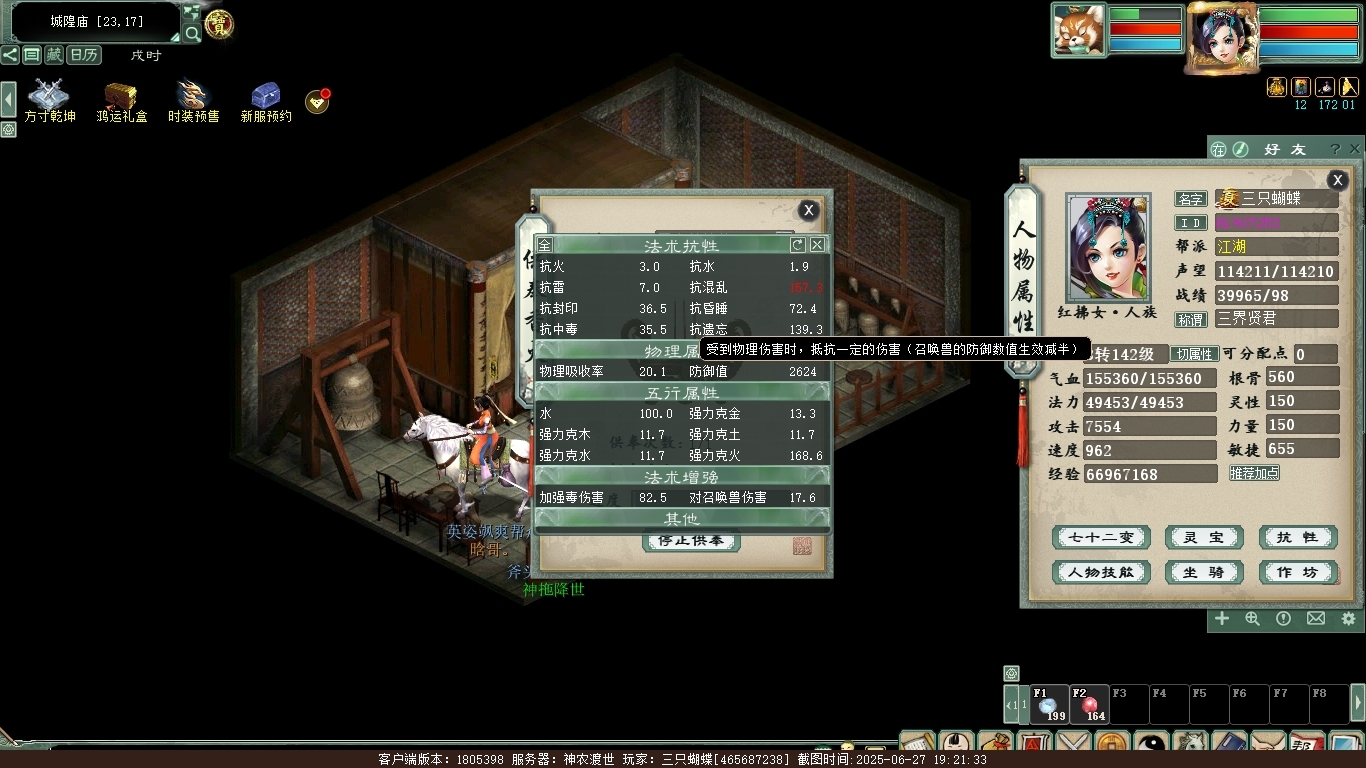This screenshot has height=768, width=1366.
Task: Open the 坐骑 mount panel
Action: (x=1204, y=573)
